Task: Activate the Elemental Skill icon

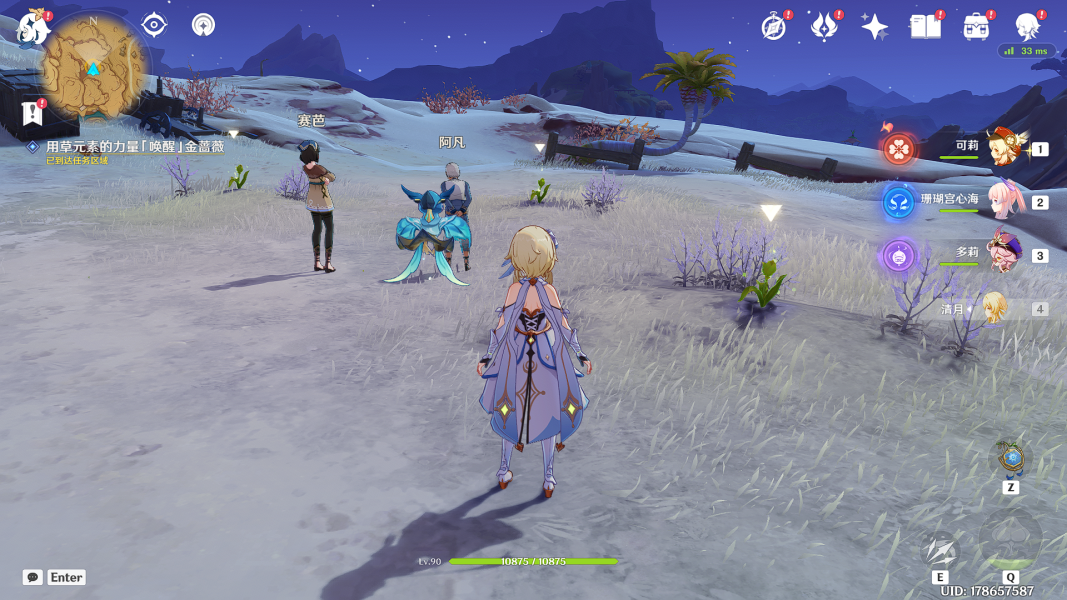Action: pyautogui.click(x=940, y=551)
